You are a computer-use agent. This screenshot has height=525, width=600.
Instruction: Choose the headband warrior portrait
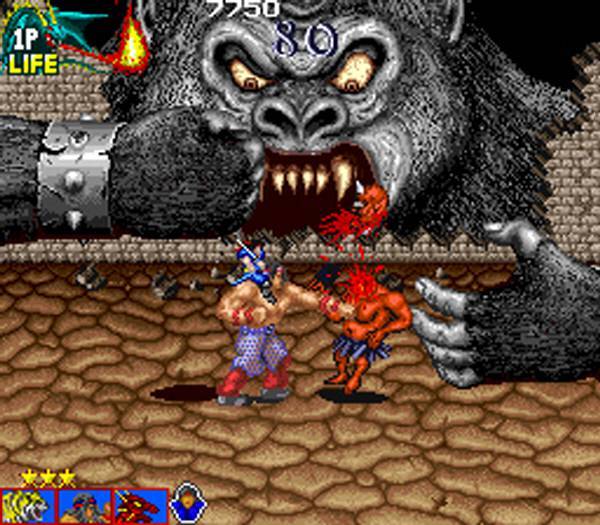pos(84,506)
